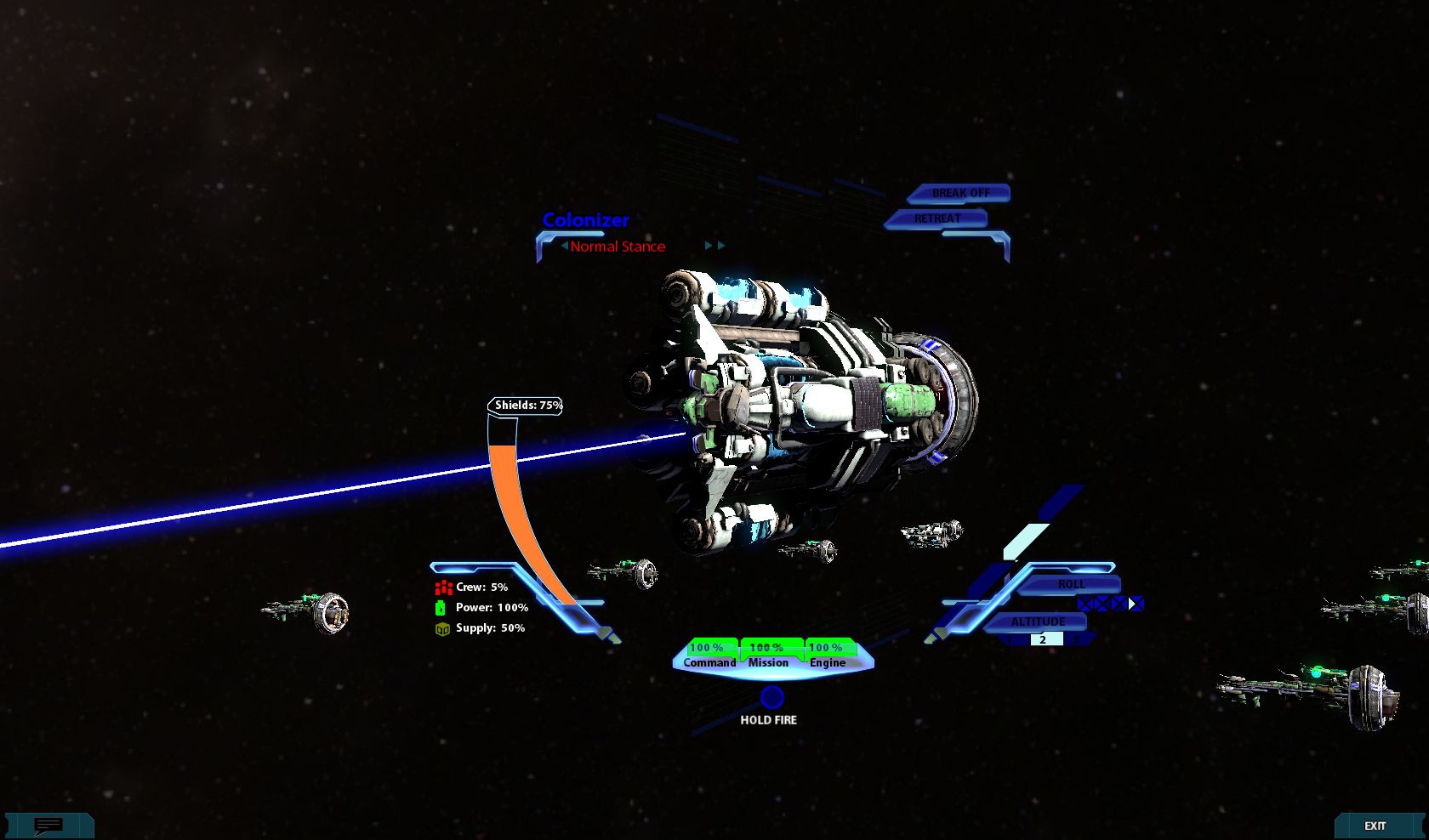Viewport: 1429px width, 840px height.
Task: Open the chat bubble icon in bottom-left corner
Action: pyautogui.click(x=48, y=825)
